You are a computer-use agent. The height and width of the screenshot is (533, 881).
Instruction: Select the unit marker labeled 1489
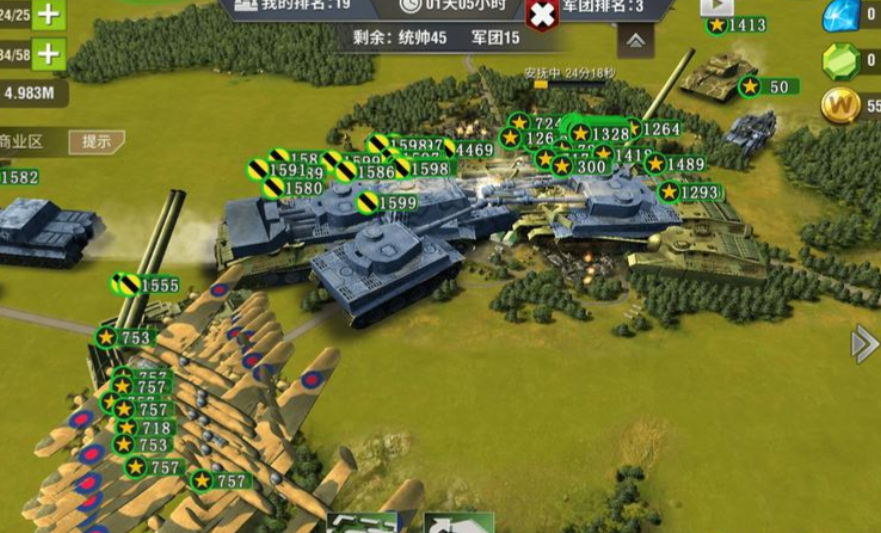point(676,164)
